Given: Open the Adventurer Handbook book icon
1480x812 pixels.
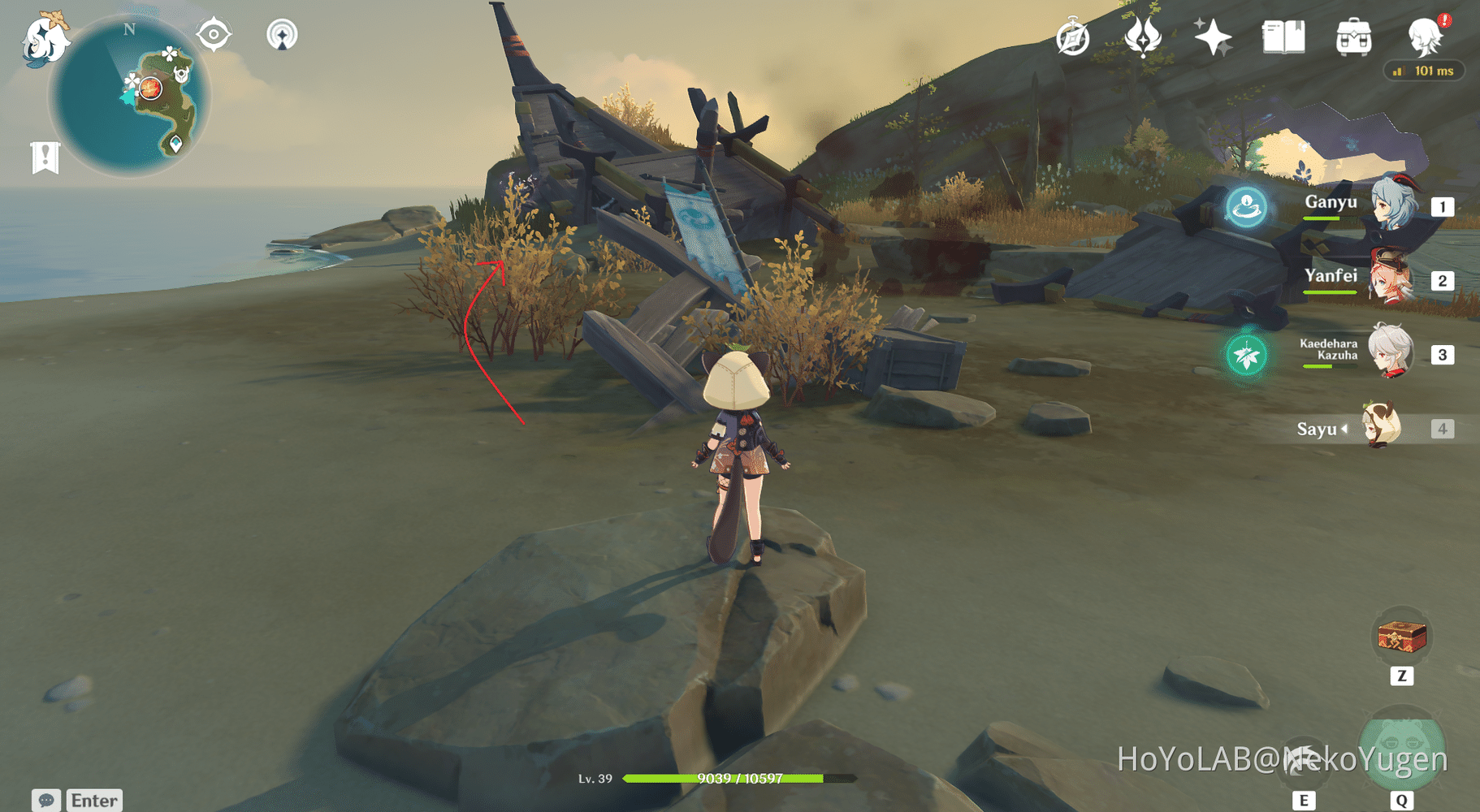Looking at the screenshot, I should [x=1283, y=37].
